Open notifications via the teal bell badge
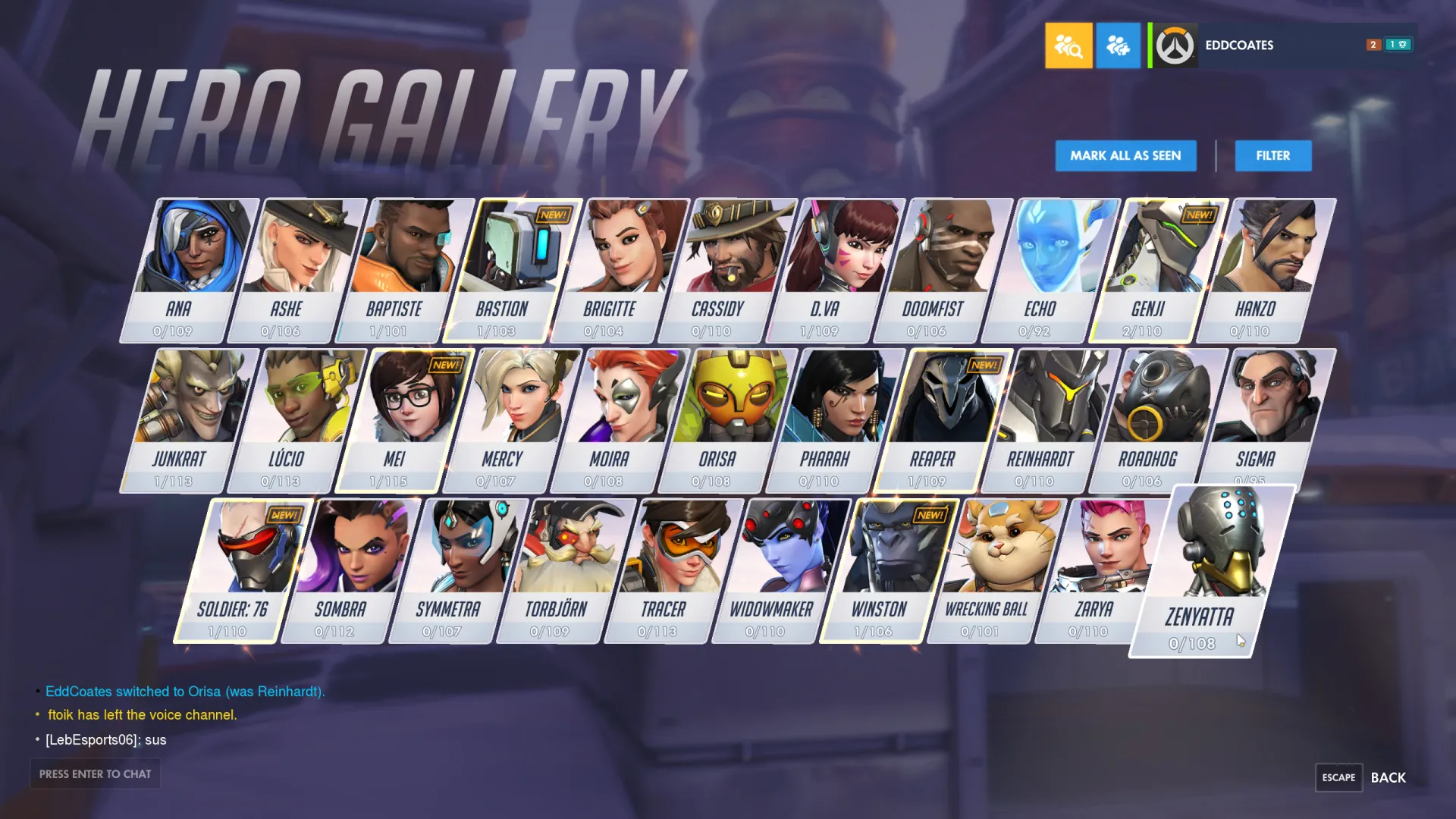This screenshot has width=1456, height=819. [1396, 45]
